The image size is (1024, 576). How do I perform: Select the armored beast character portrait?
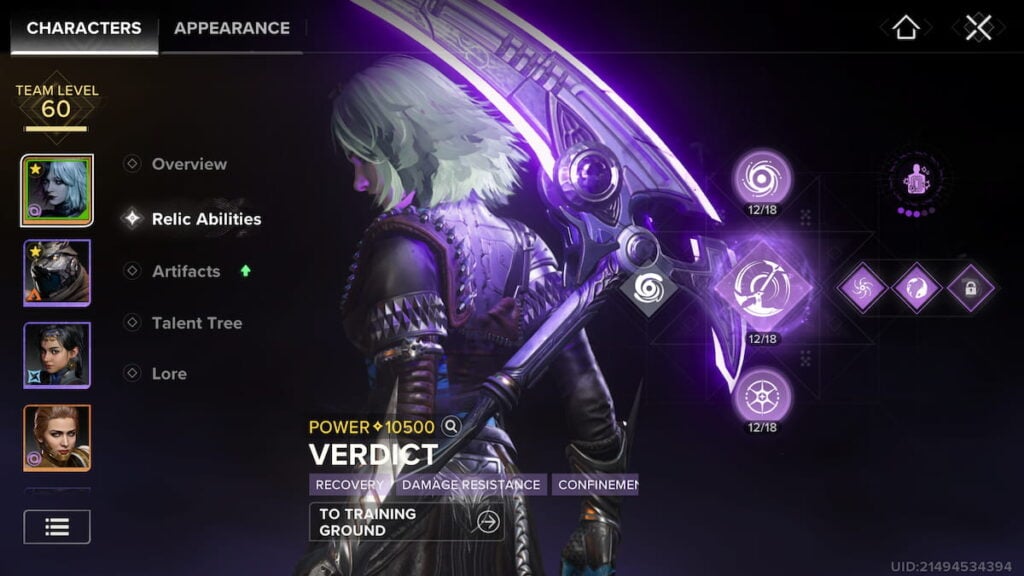click(x=57, y=273)
